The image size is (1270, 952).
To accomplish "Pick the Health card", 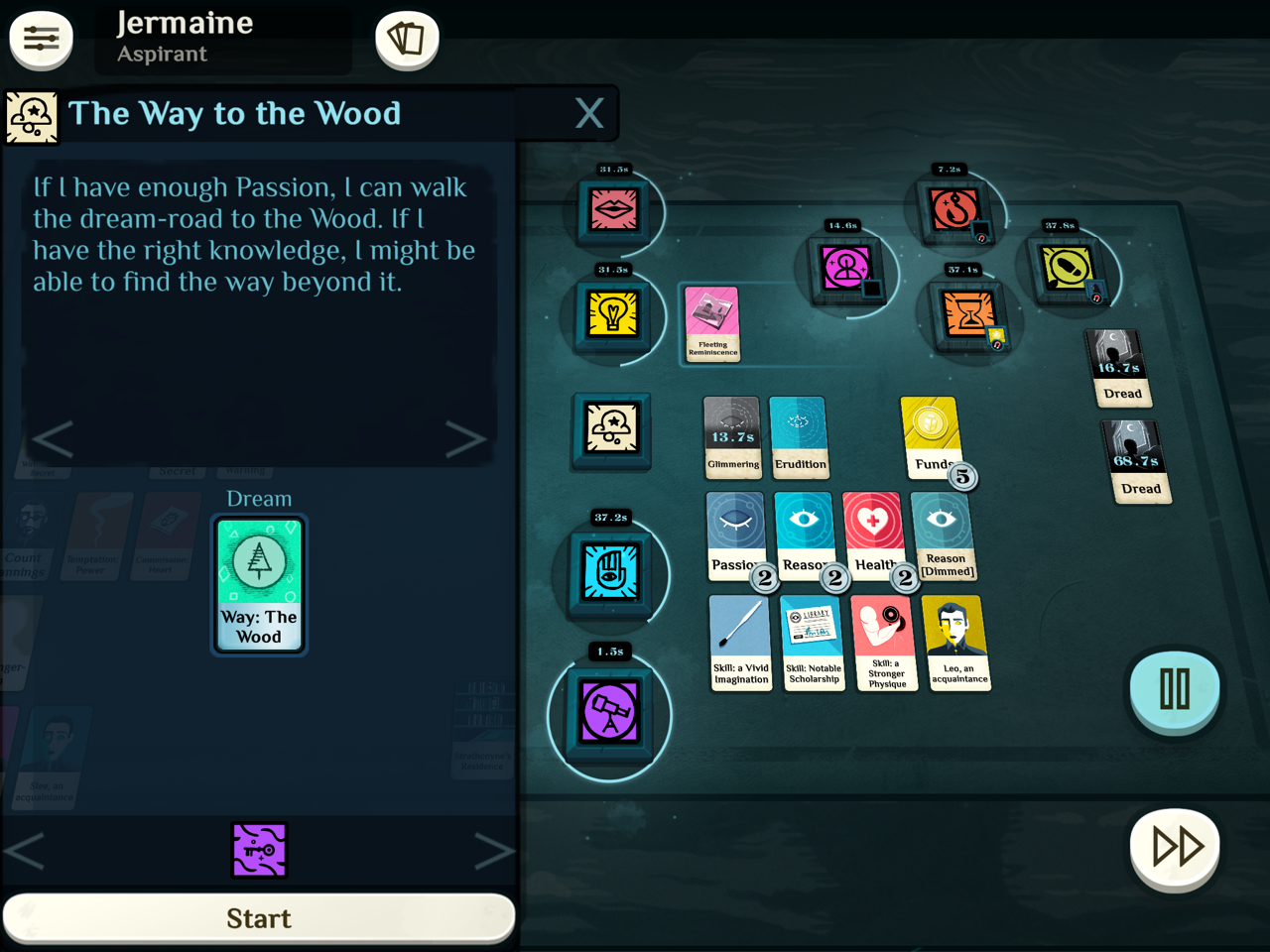I will click(873, 535).
